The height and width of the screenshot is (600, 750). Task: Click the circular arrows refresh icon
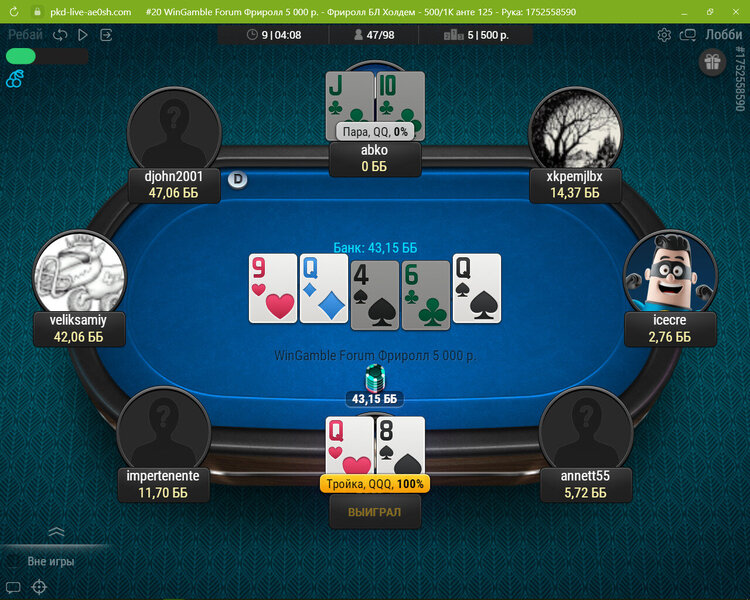[x=60, y=34]
